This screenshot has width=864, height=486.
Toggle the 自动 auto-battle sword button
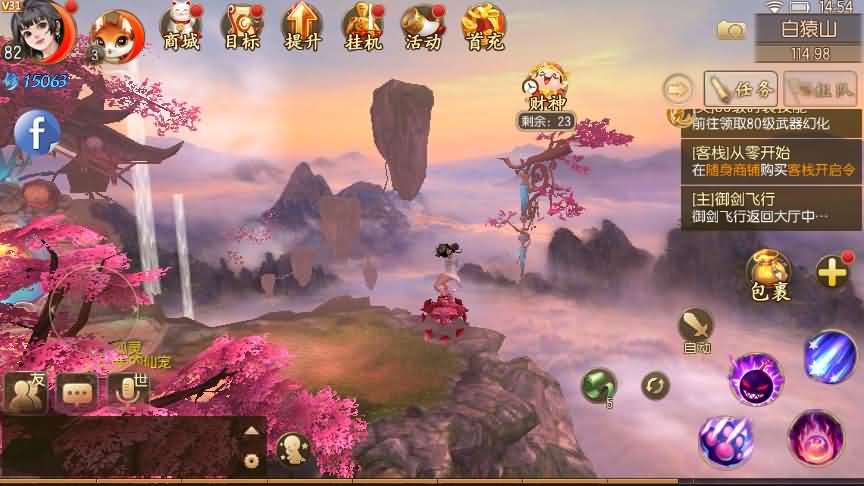click(696, 330)
